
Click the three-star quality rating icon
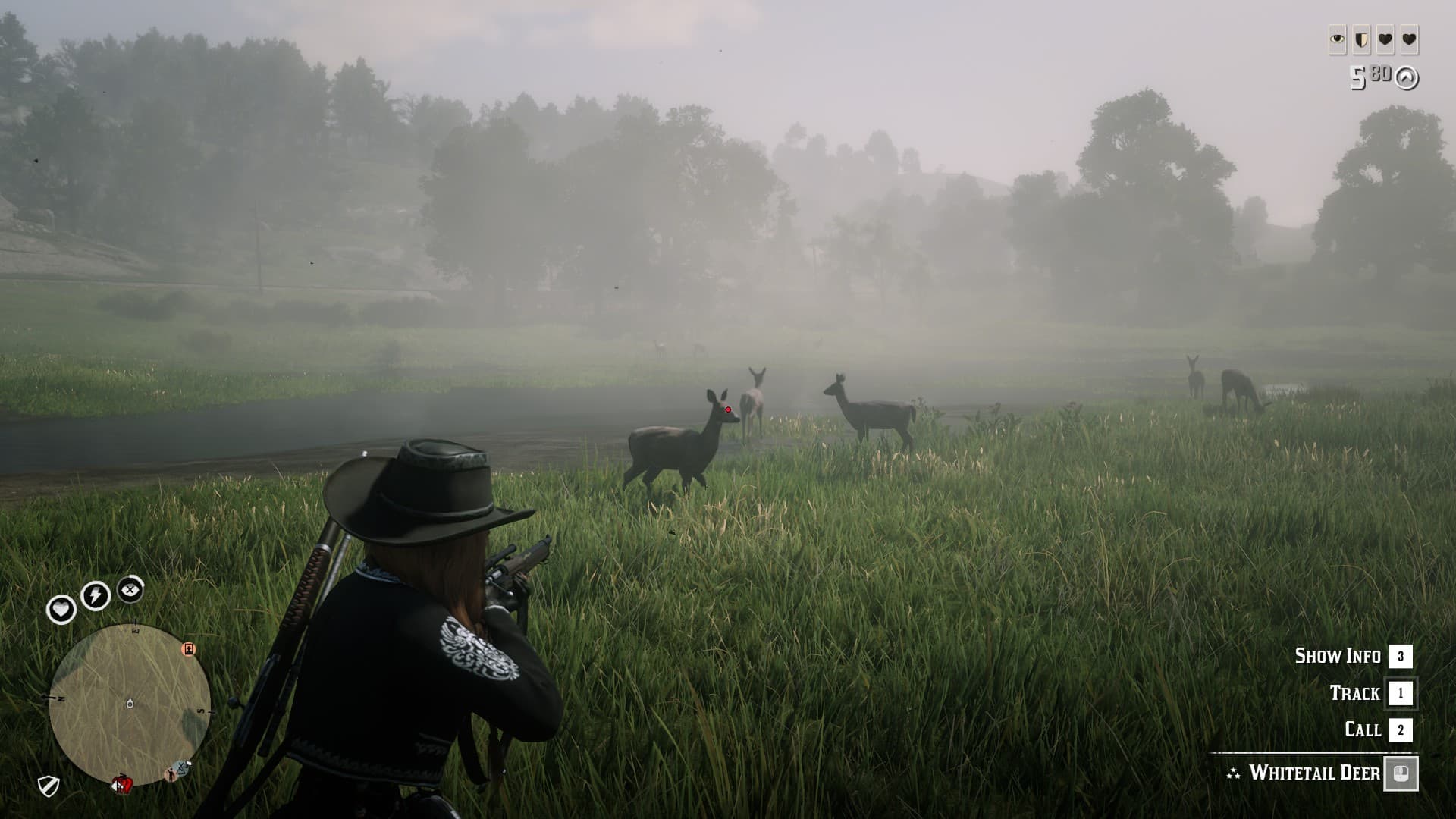(1232, 773)
